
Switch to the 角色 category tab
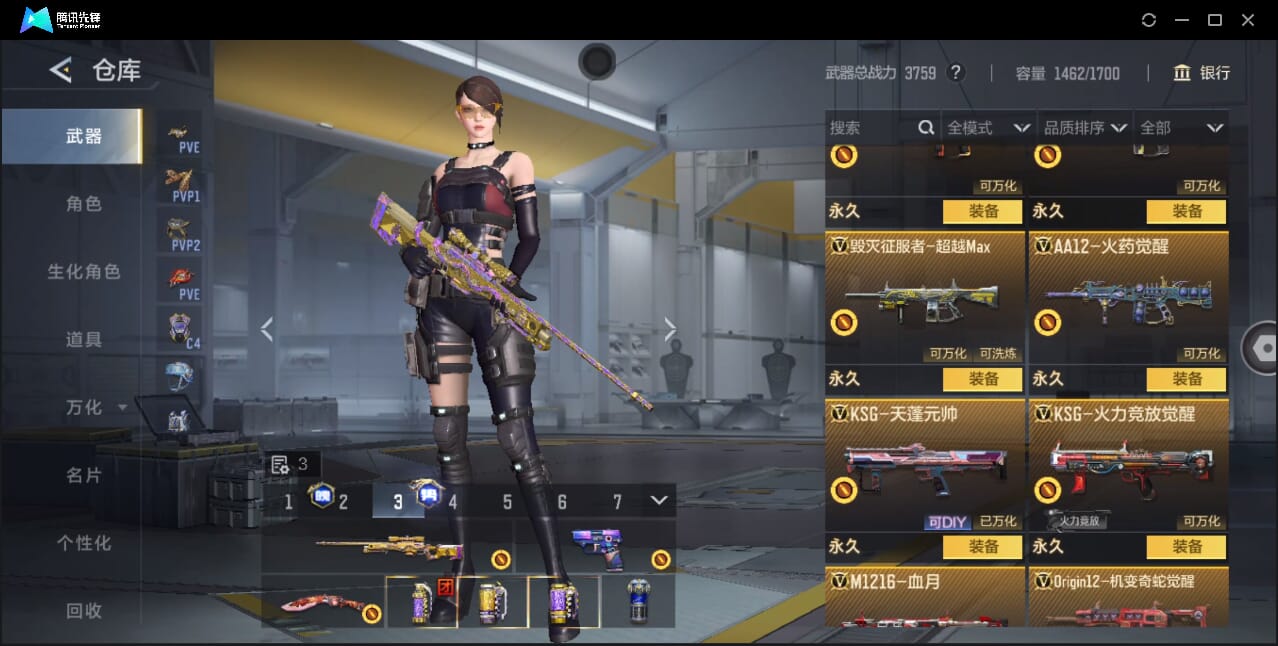coord(84,204)
